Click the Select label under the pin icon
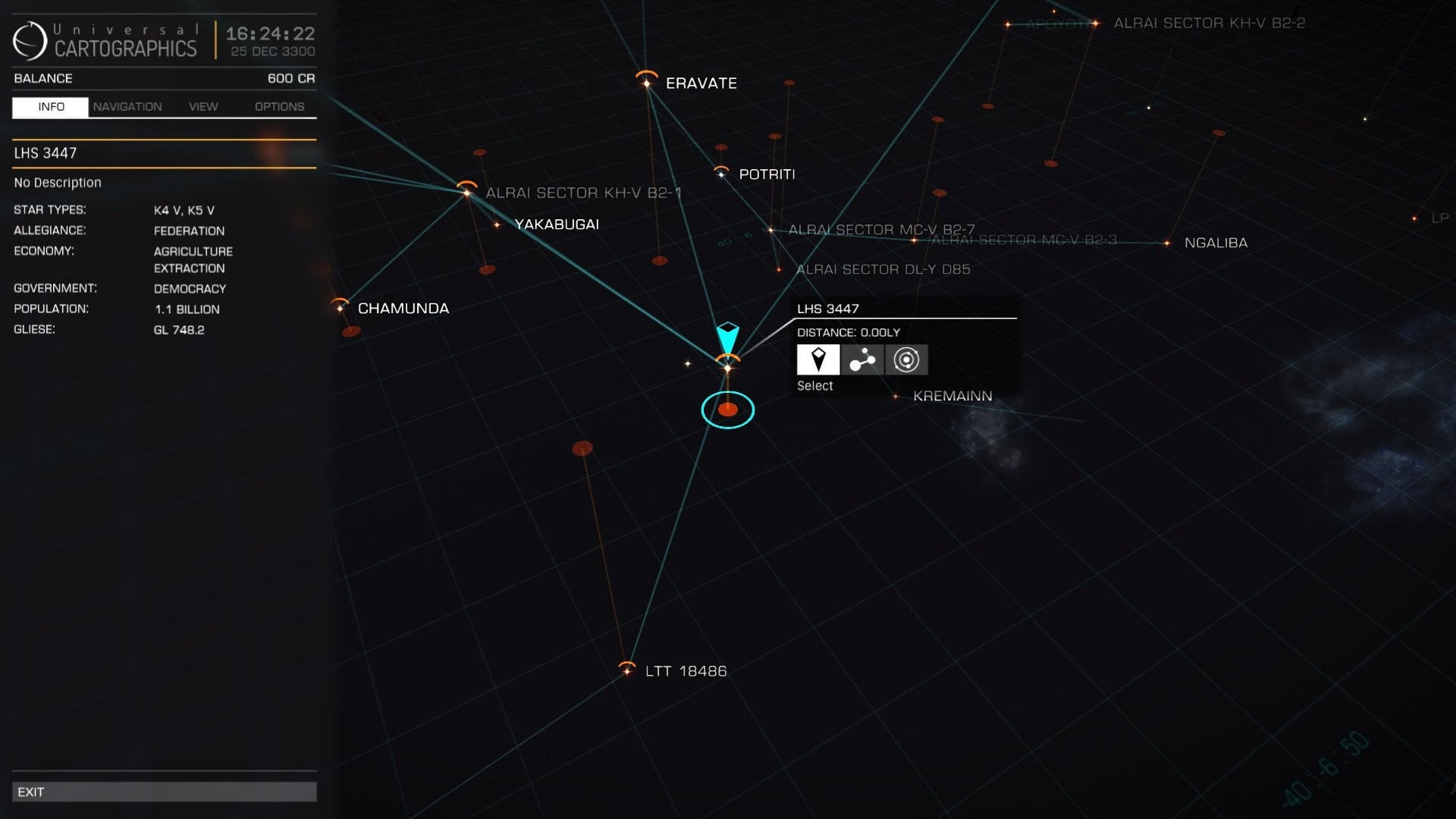 815,385
